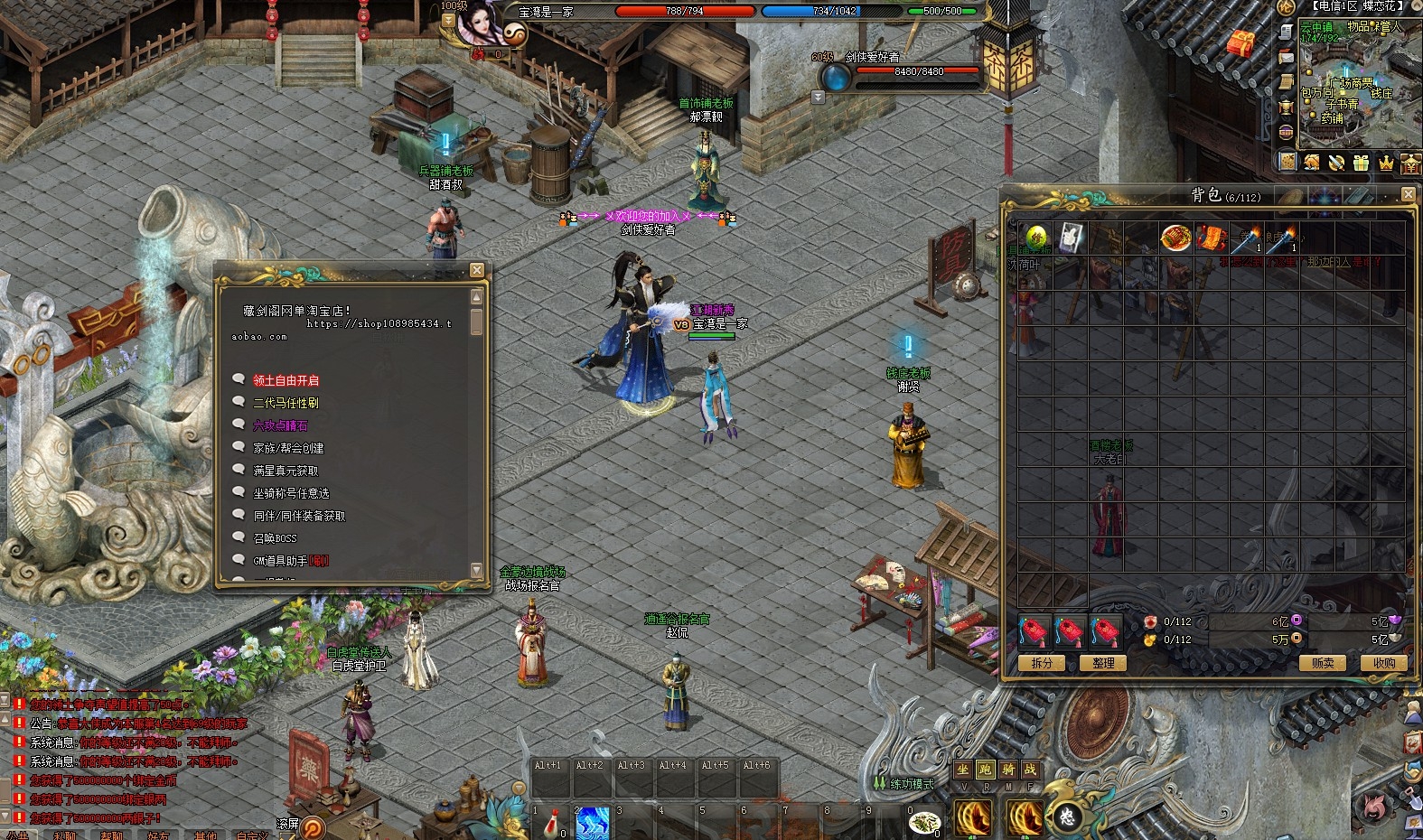
Task: Toggle the 坐 sit action button
Action: (x=963, y=770)
